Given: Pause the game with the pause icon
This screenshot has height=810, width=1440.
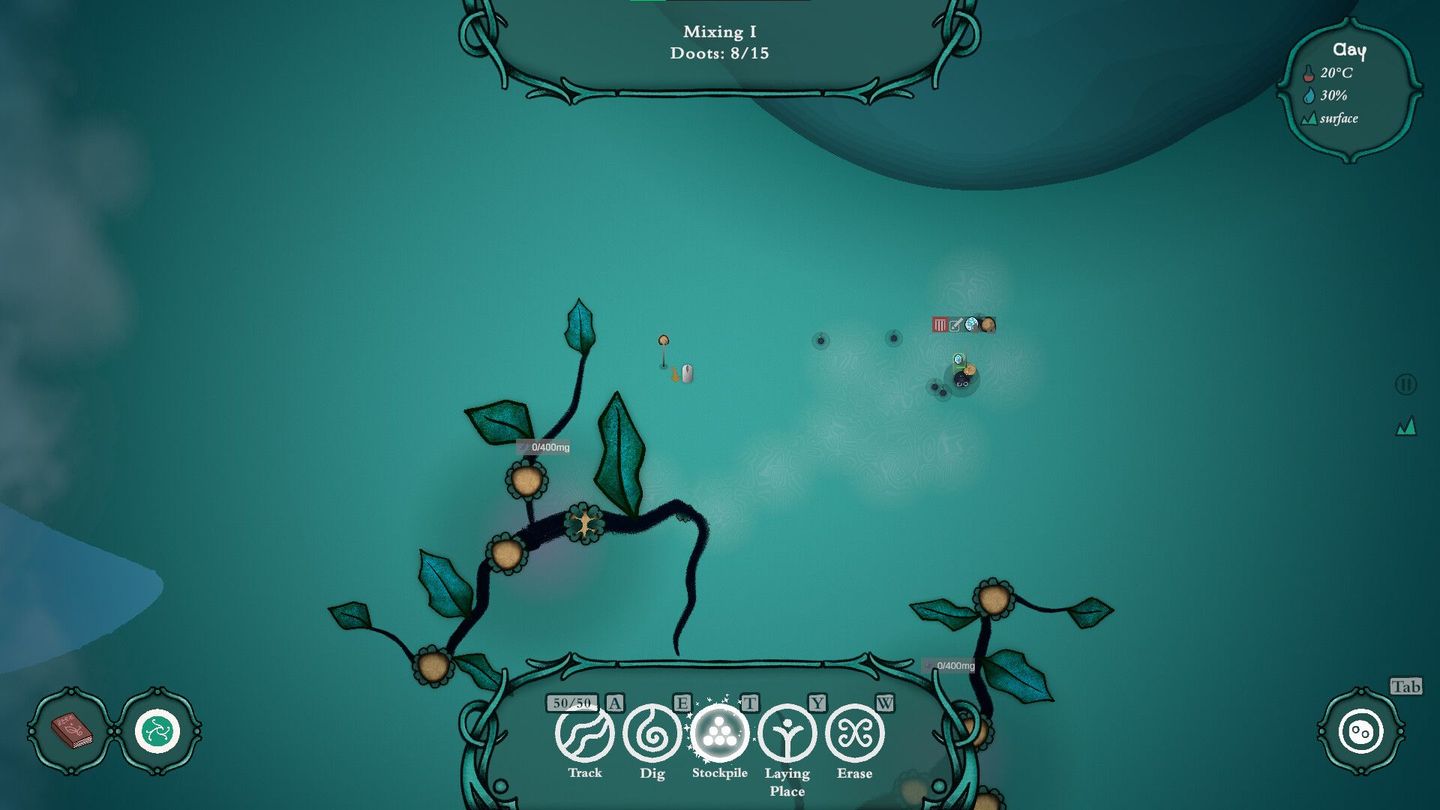Looking at the screenshot, I should (1404, 384).
